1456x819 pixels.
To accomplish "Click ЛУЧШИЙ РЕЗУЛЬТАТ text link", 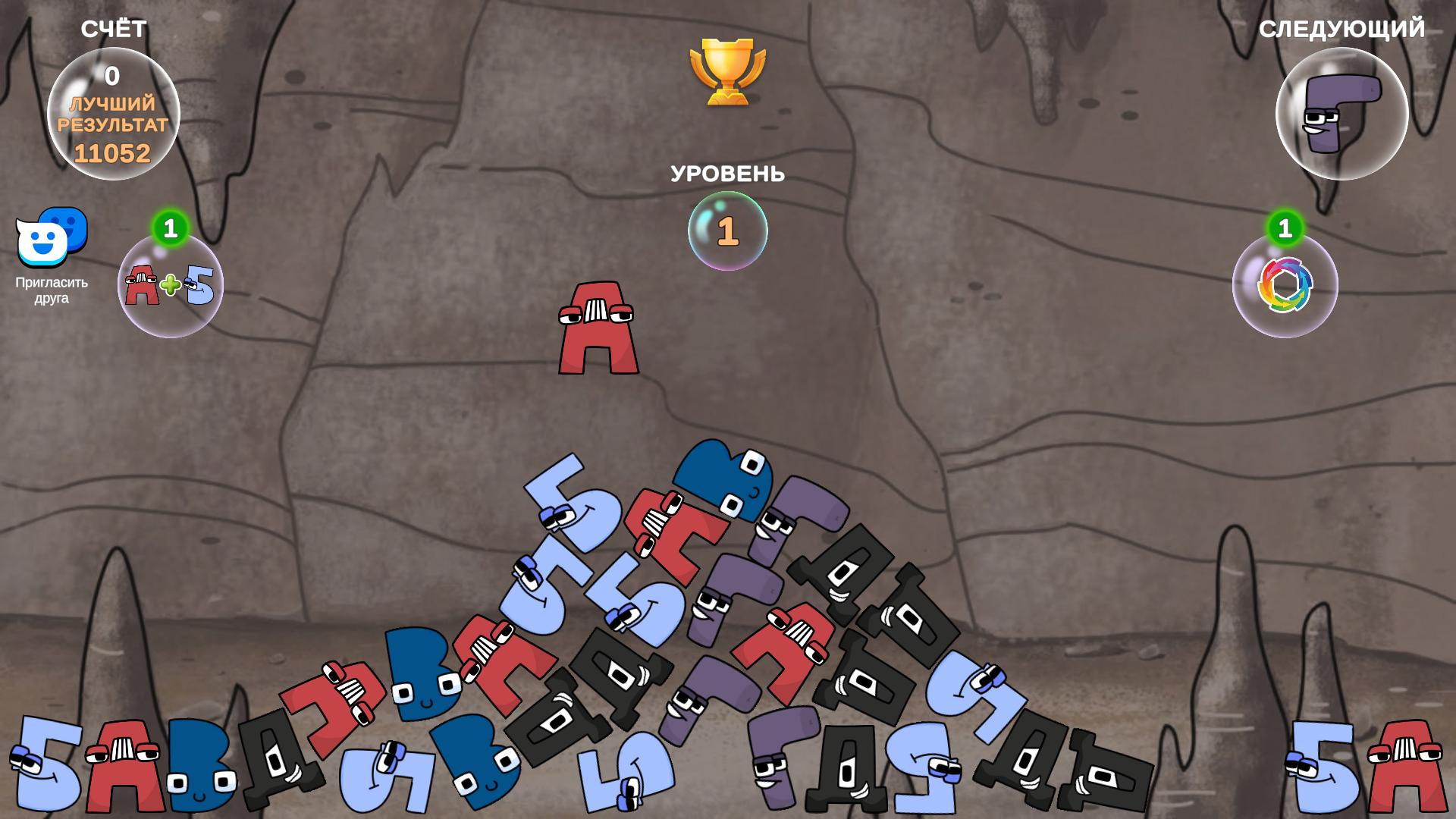I will click(x=112, y=114).
